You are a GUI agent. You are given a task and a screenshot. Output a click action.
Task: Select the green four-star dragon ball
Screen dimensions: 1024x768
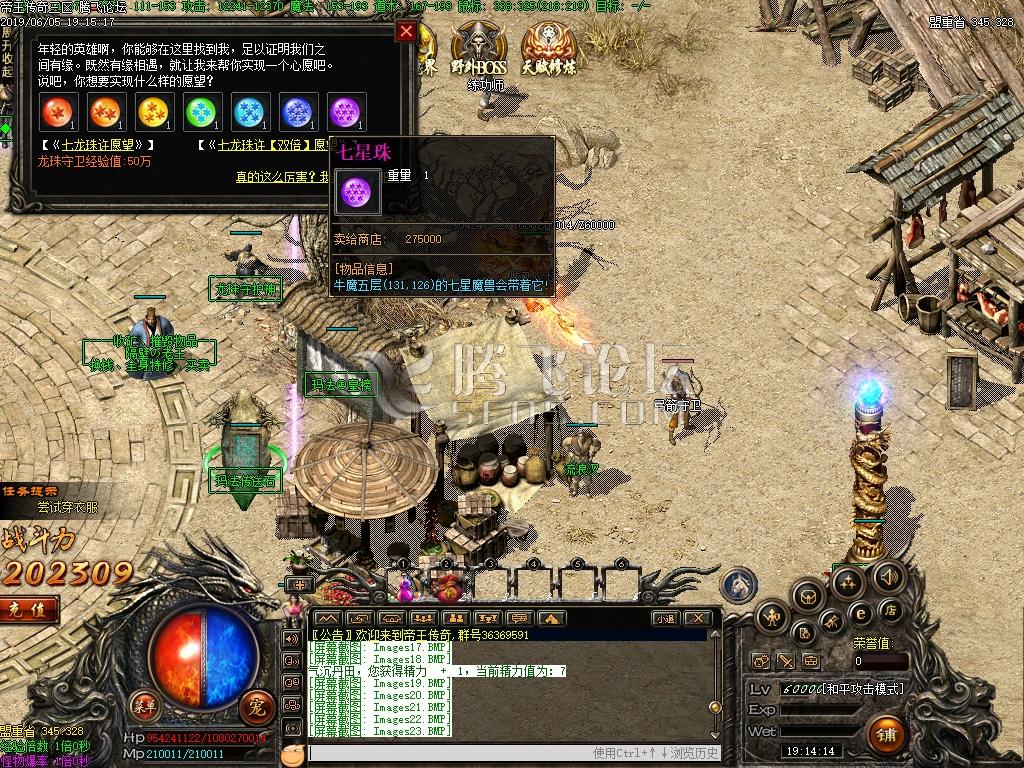(202, 112)
